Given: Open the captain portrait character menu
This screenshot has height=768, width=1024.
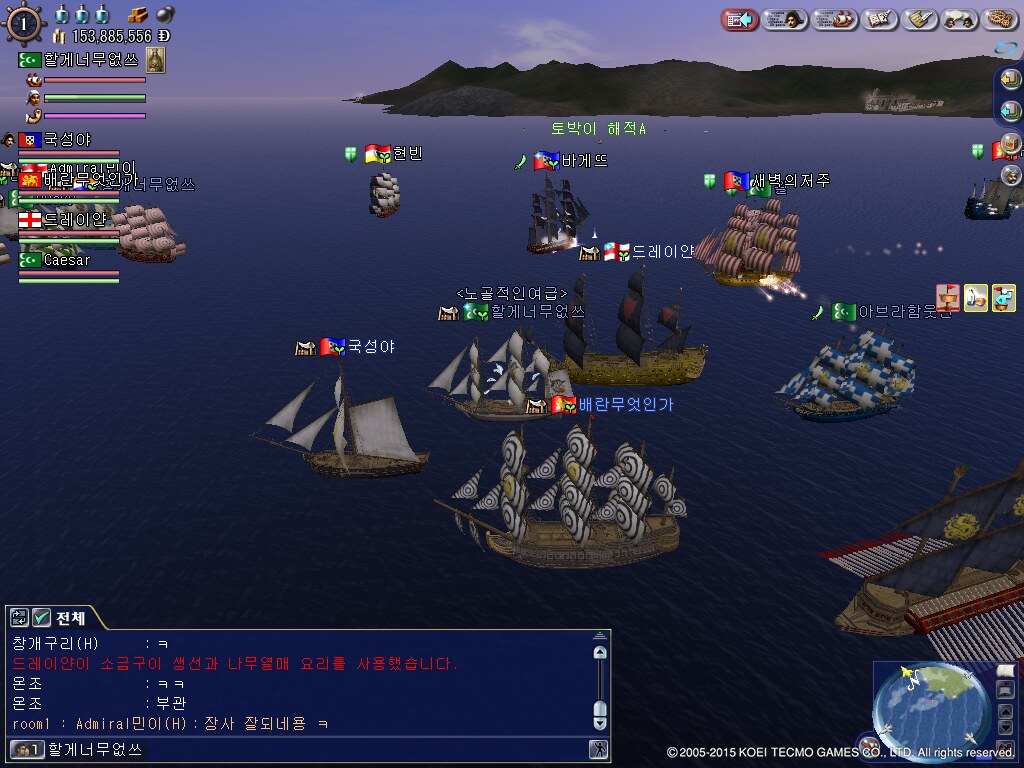Looking at the screenshot, I should (785, 19).
